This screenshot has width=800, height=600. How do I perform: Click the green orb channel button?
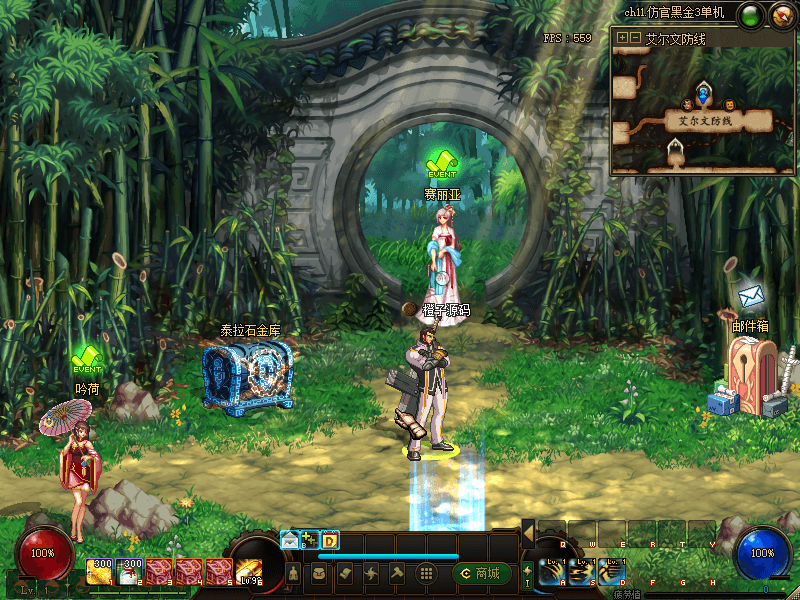pyautogui.click(x=752, y=15)
